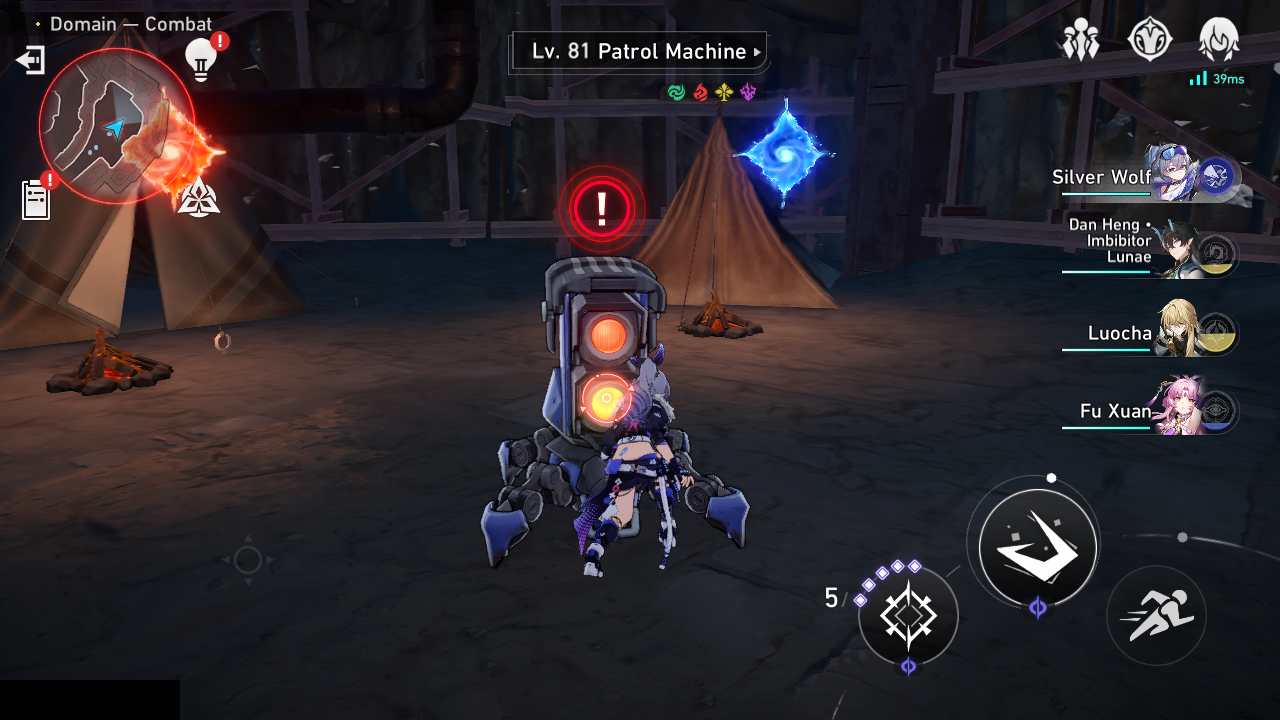1280x720 pixels.
Task: Open the mission journal icon beside minimap
Action: pyautogui.click(x=37, y=199)
